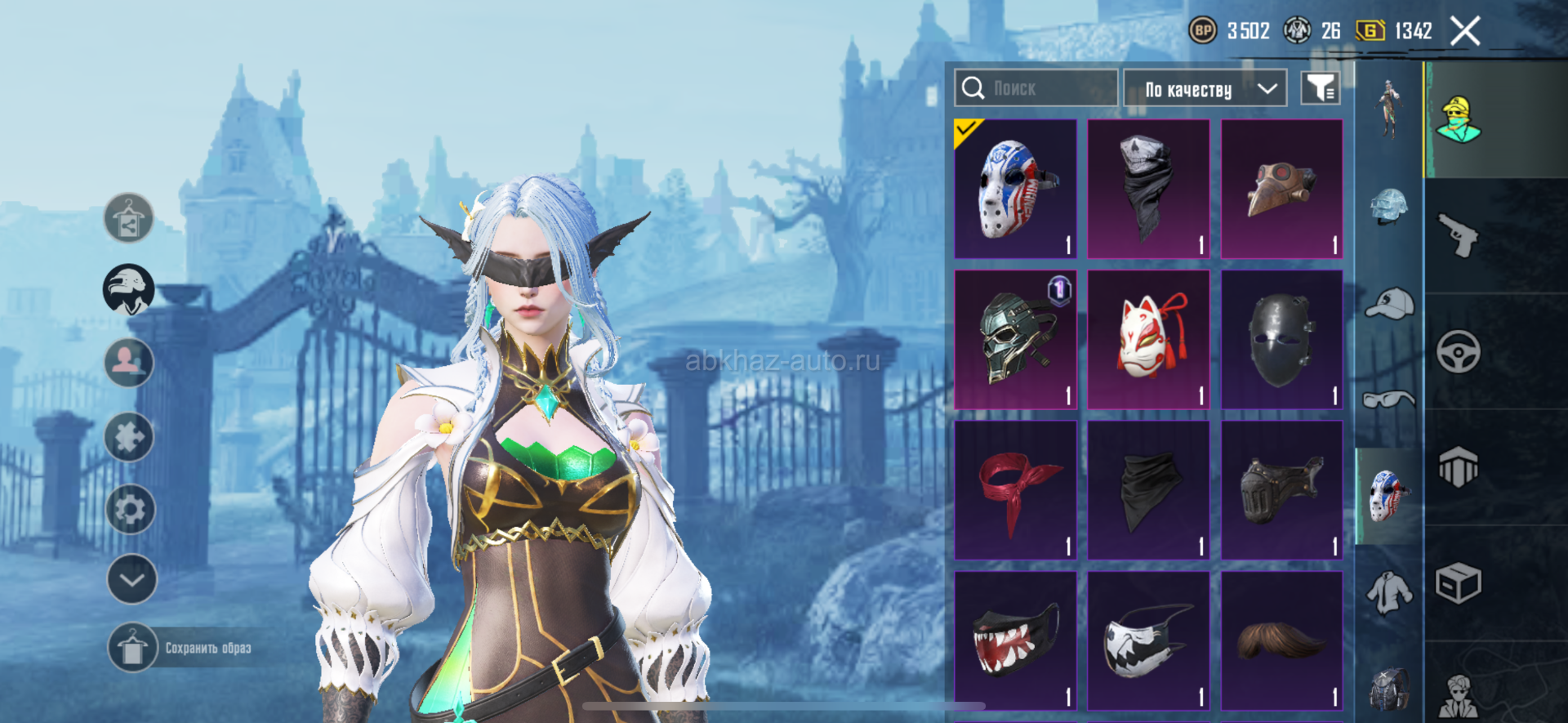Switch to the cap headwear category
This screenshot has height=723, width=1568.
tap(1388, 304)
